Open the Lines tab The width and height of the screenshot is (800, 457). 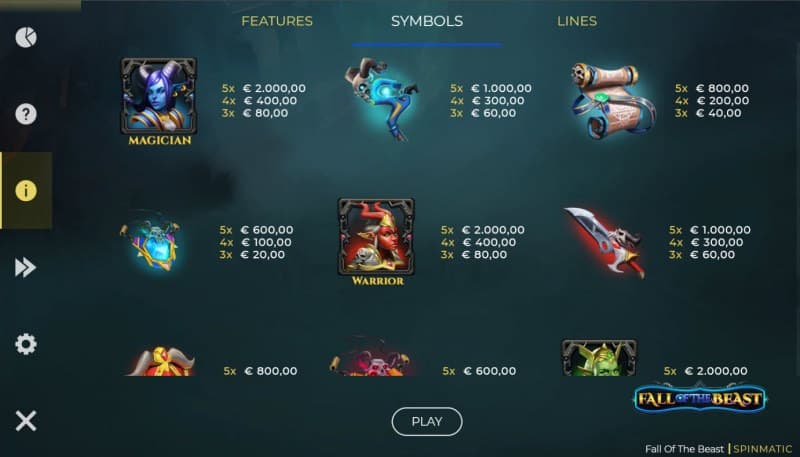(577, 21)
